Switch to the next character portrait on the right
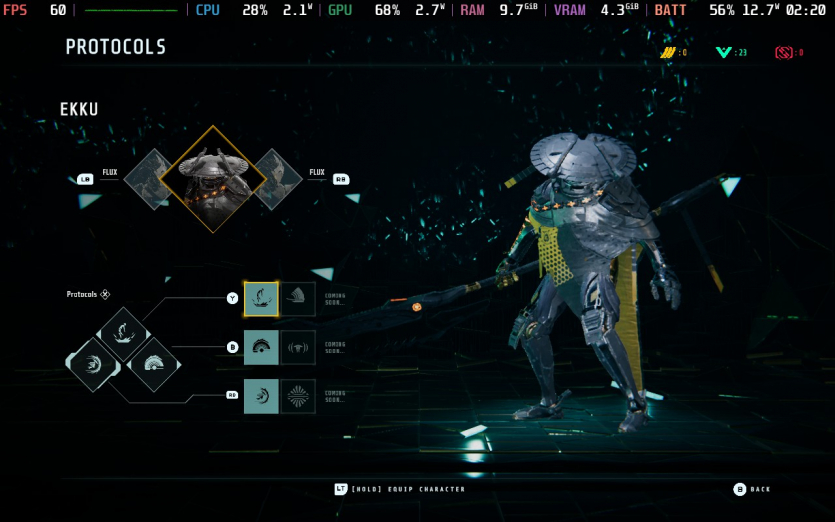 click(x=275, y=179)
